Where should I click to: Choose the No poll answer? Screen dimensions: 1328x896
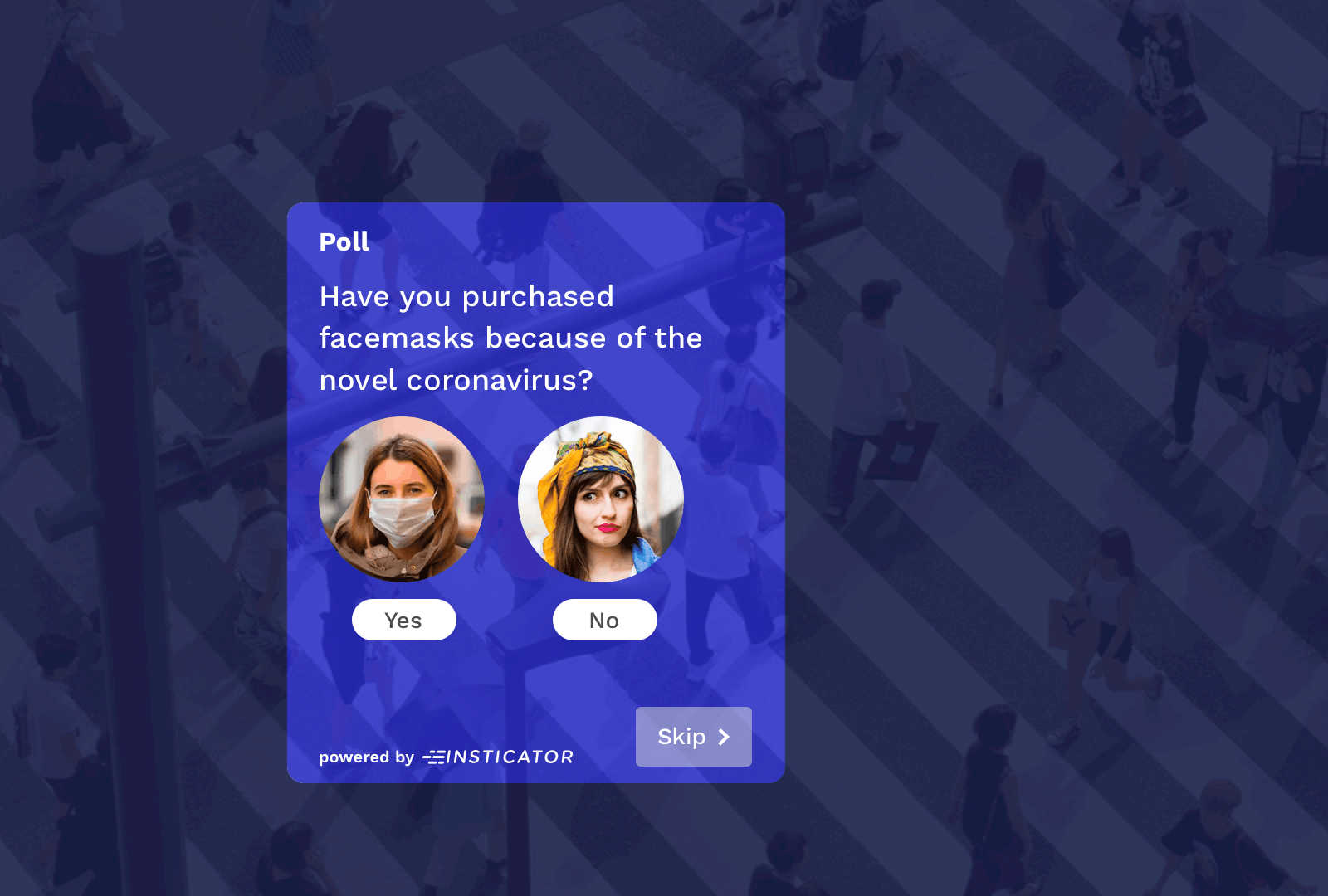click(604, 620)
